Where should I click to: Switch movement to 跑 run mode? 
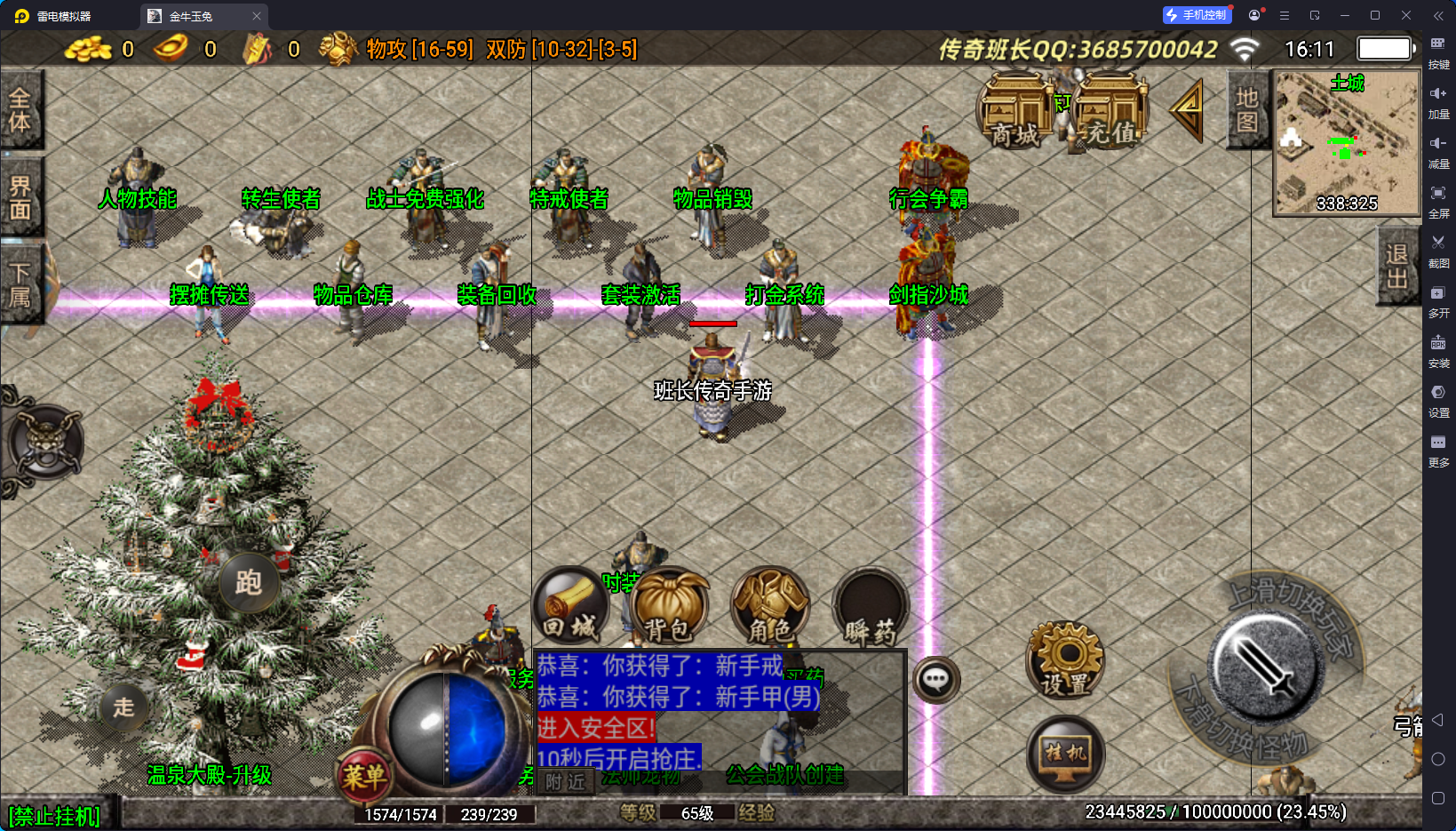pos(248,583)
